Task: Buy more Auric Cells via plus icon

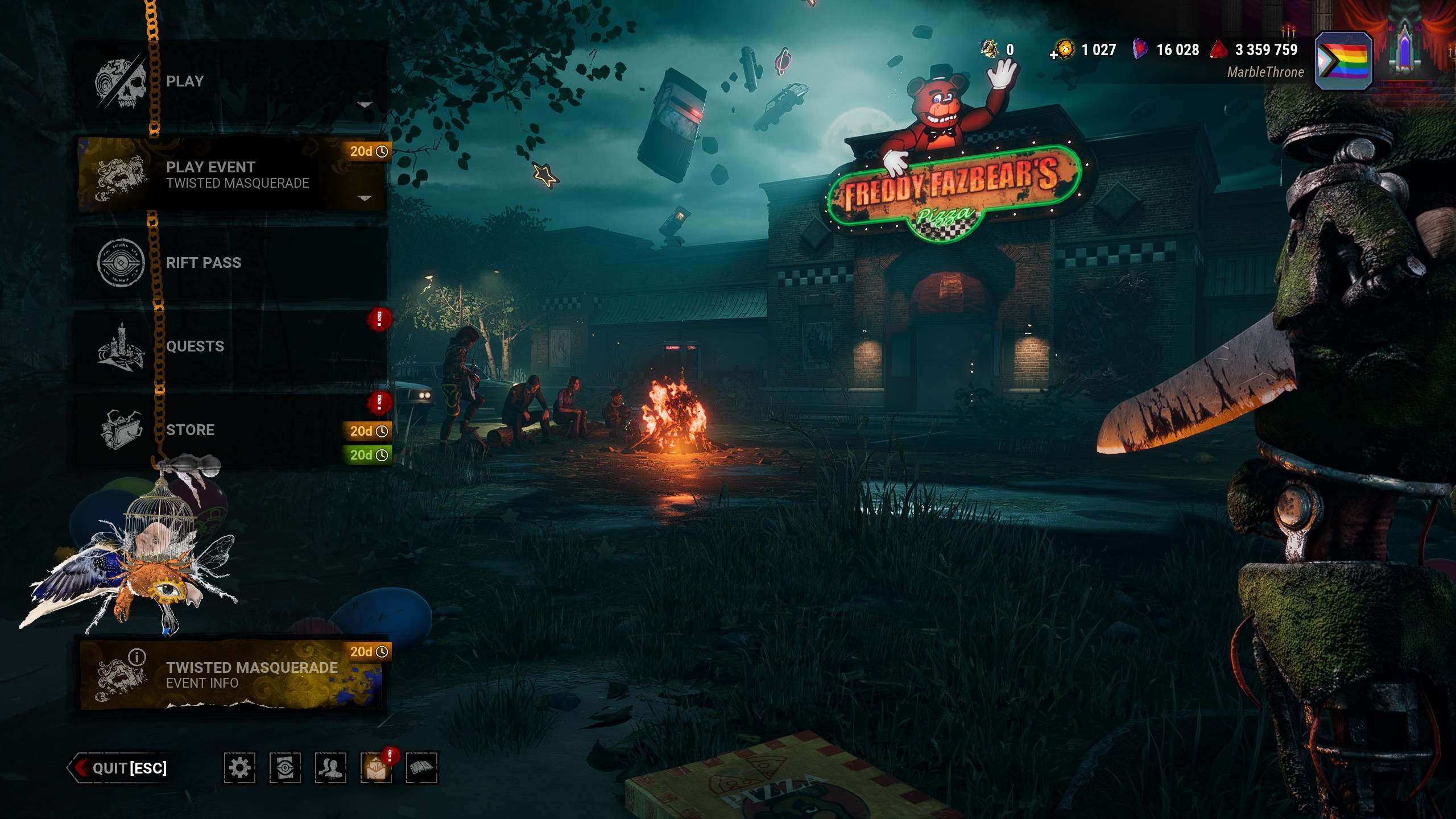Action: click(1054, 55)
